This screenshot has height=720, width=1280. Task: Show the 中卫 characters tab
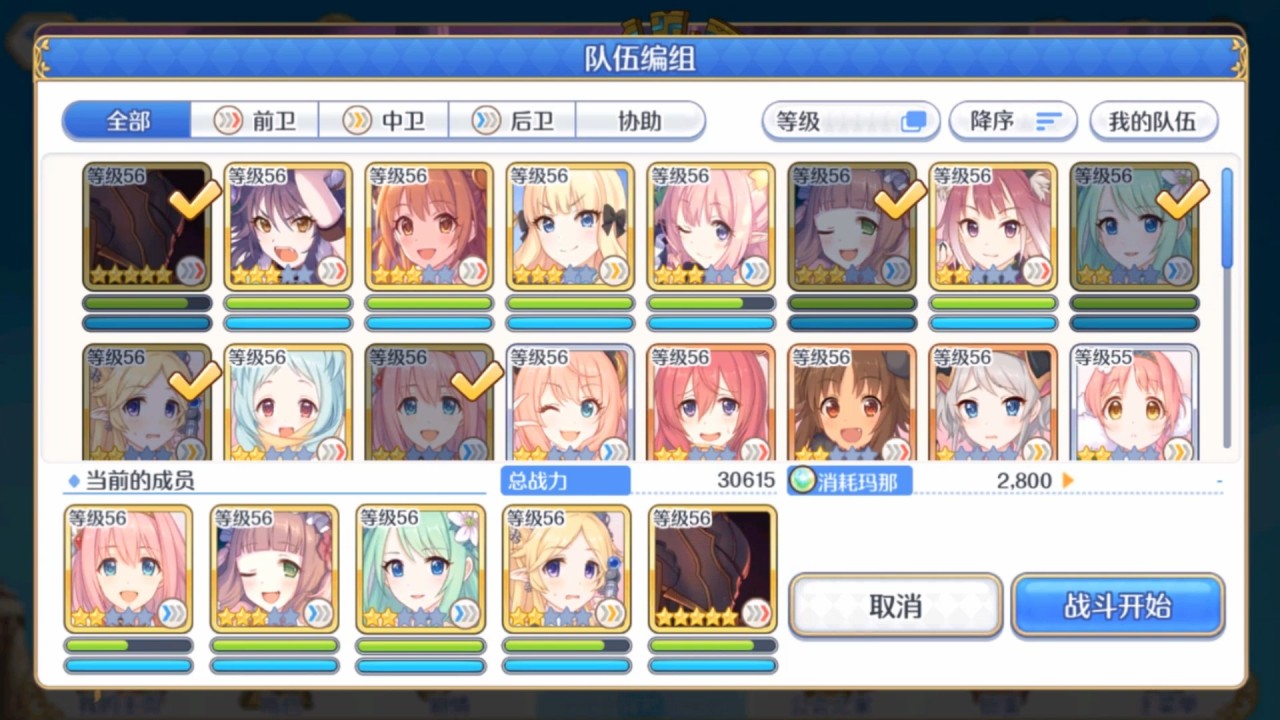click(385, 121)
